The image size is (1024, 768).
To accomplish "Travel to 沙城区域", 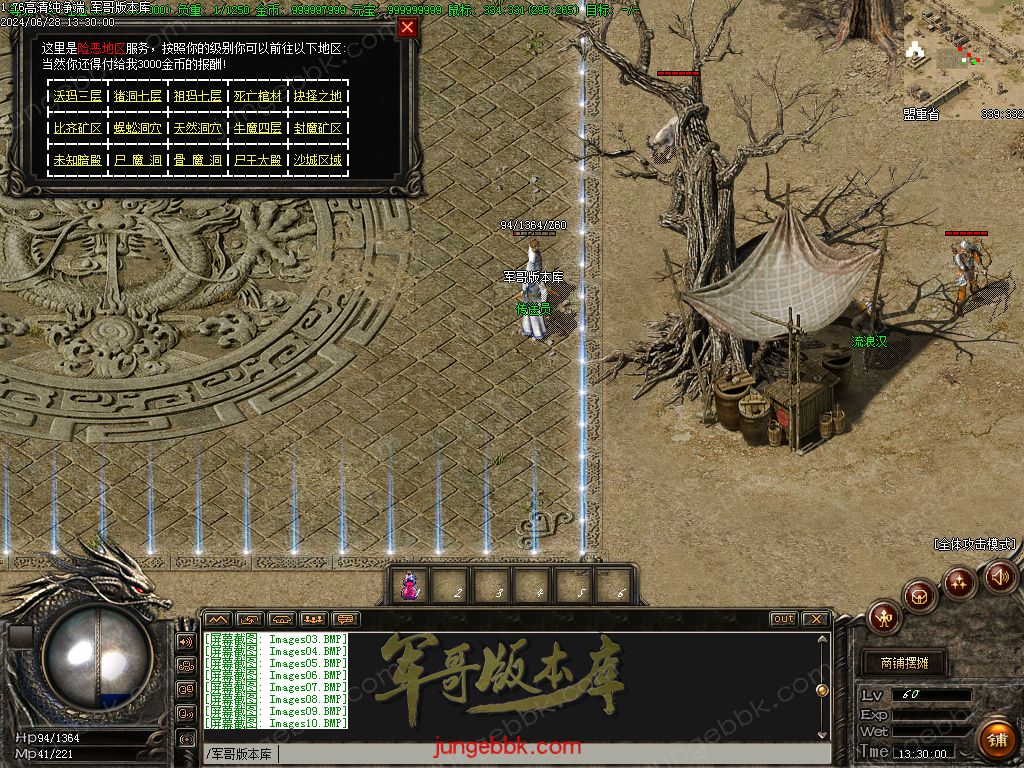I will click(x=318, y=160).
